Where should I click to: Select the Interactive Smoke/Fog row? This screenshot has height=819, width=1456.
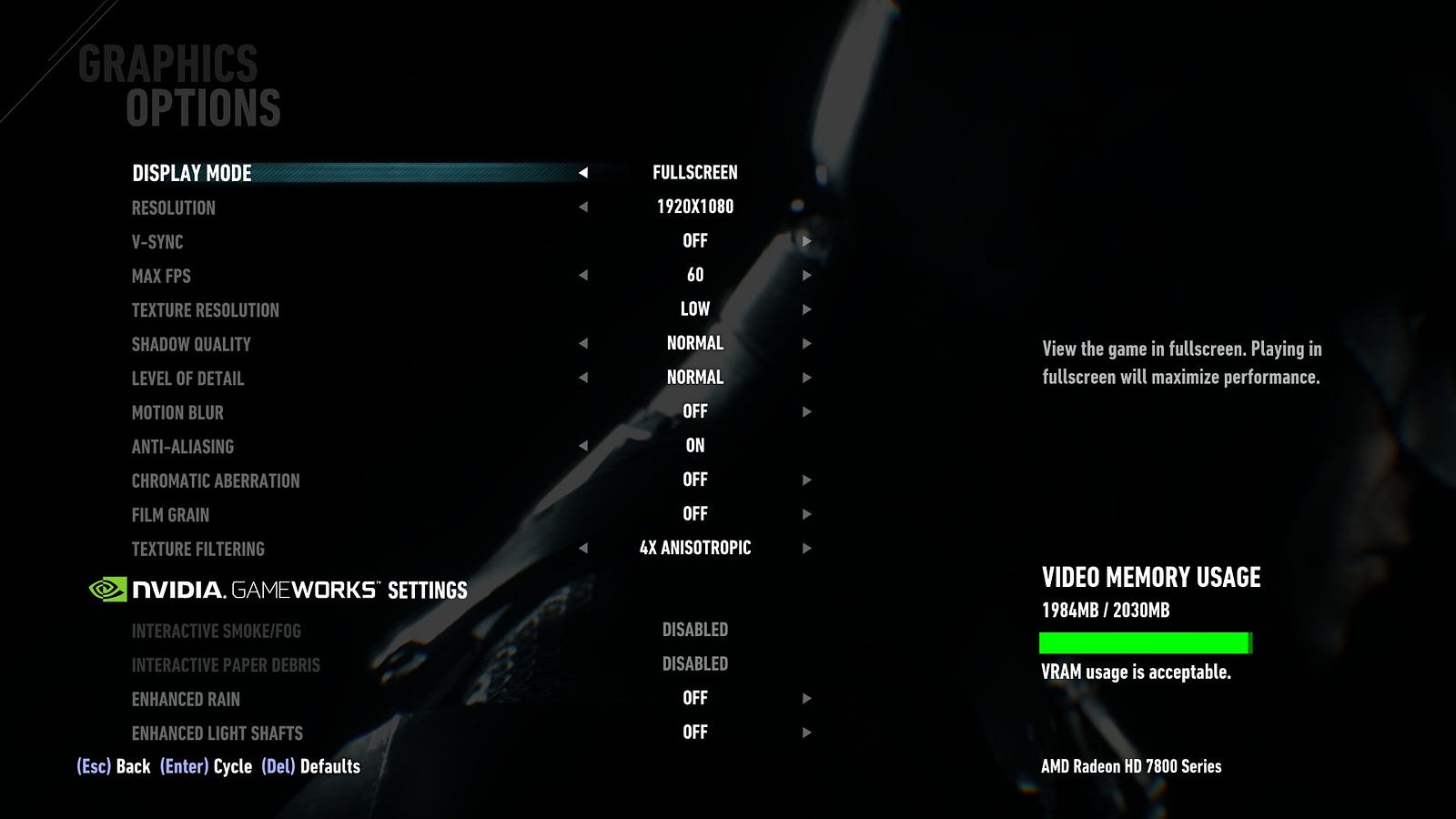[216, 631]
